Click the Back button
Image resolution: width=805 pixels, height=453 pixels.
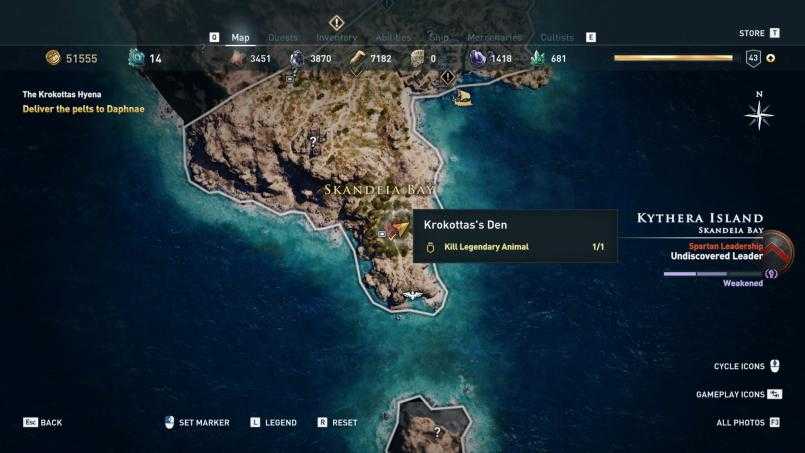pos(43,423)
